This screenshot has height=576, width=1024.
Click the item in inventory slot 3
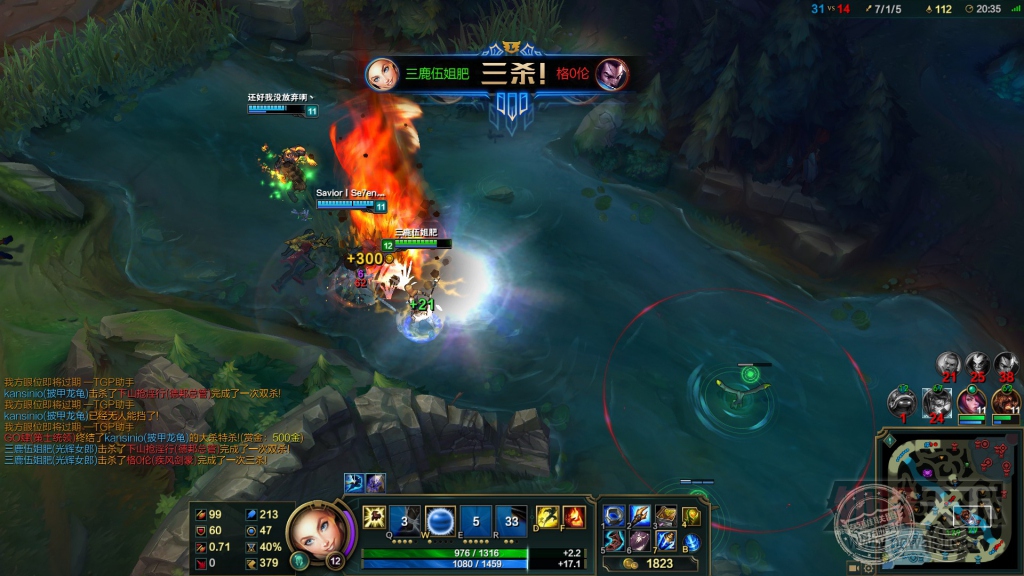point(666,516)
